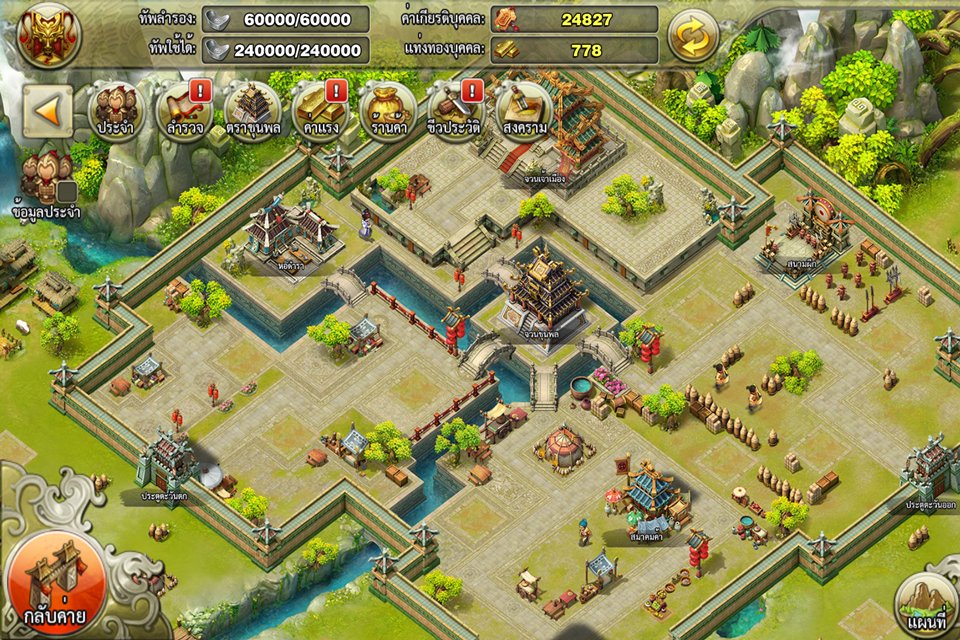Click the gold refresh arrows button
960x640 pixels.
click(x=692, y=36)
